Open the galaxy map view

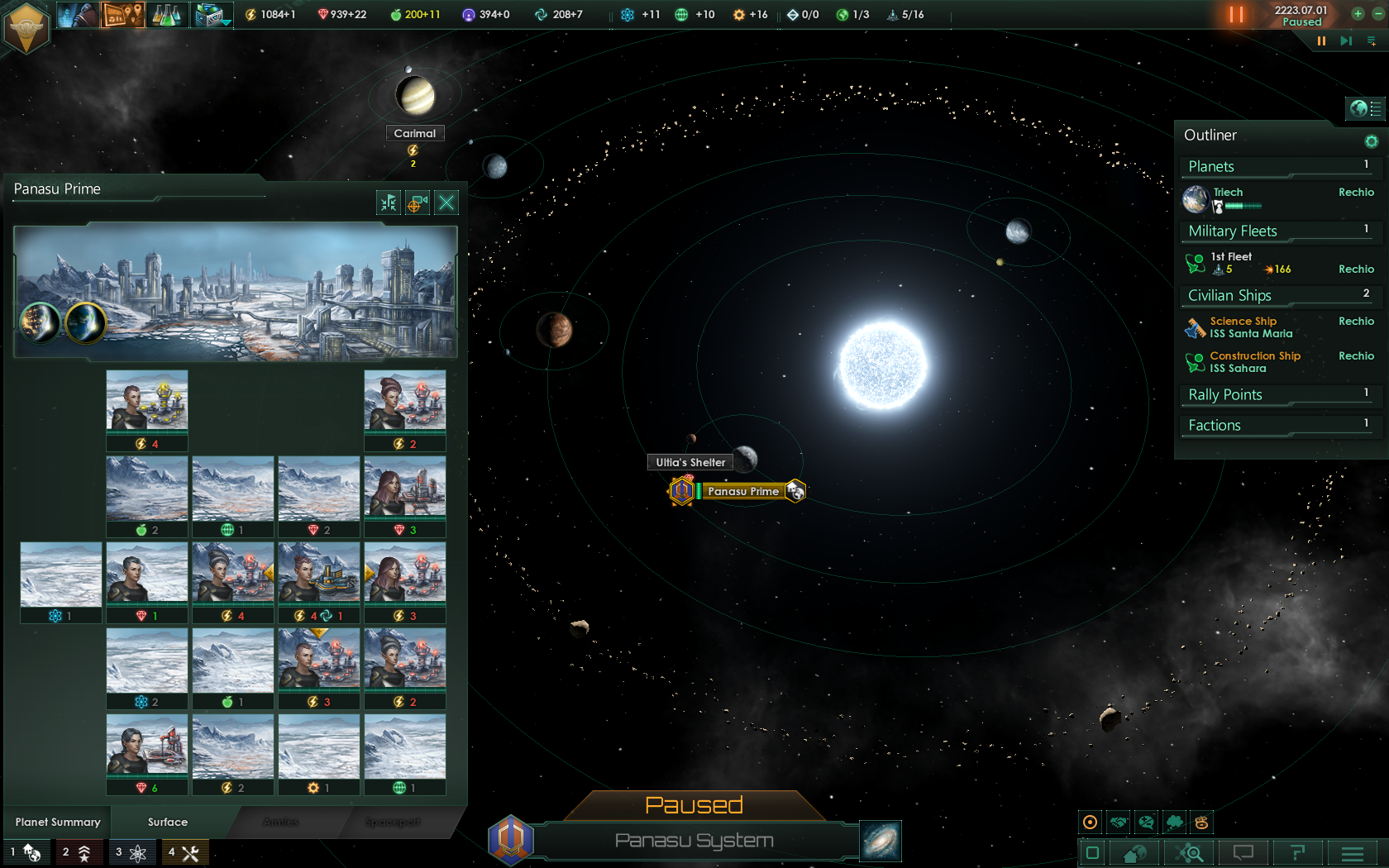tap(881, 841)
